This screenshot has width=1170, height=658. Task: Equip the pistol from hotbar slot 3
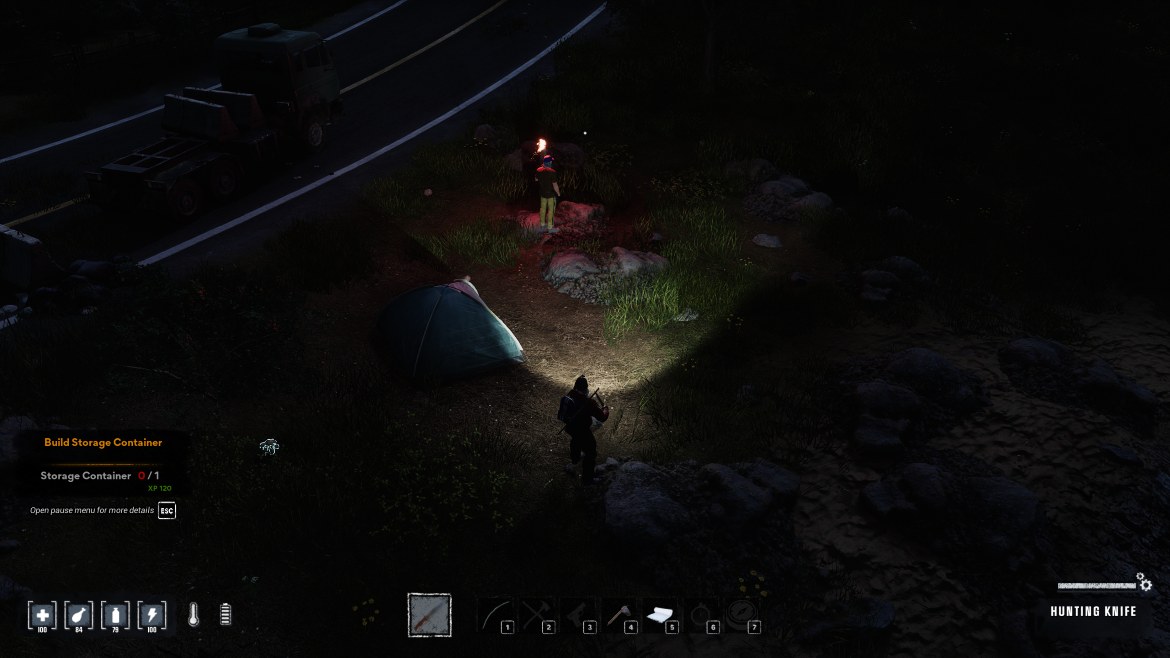click(x=578, y=615)
